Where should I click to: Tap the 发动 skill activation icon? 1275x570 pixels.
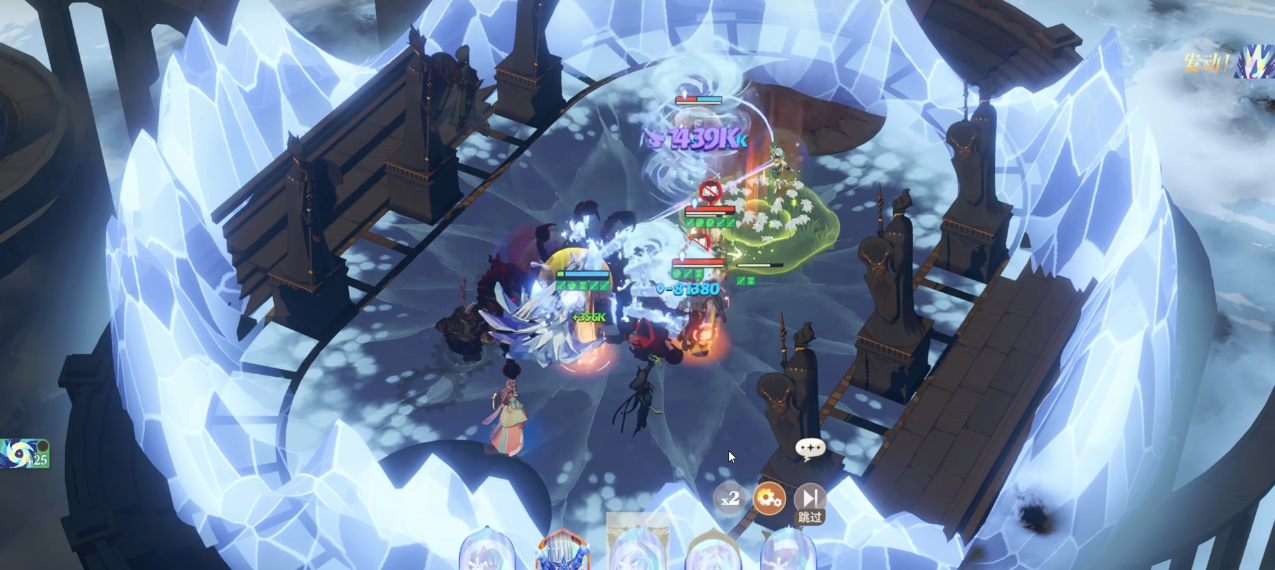[x=1252, y=62]
